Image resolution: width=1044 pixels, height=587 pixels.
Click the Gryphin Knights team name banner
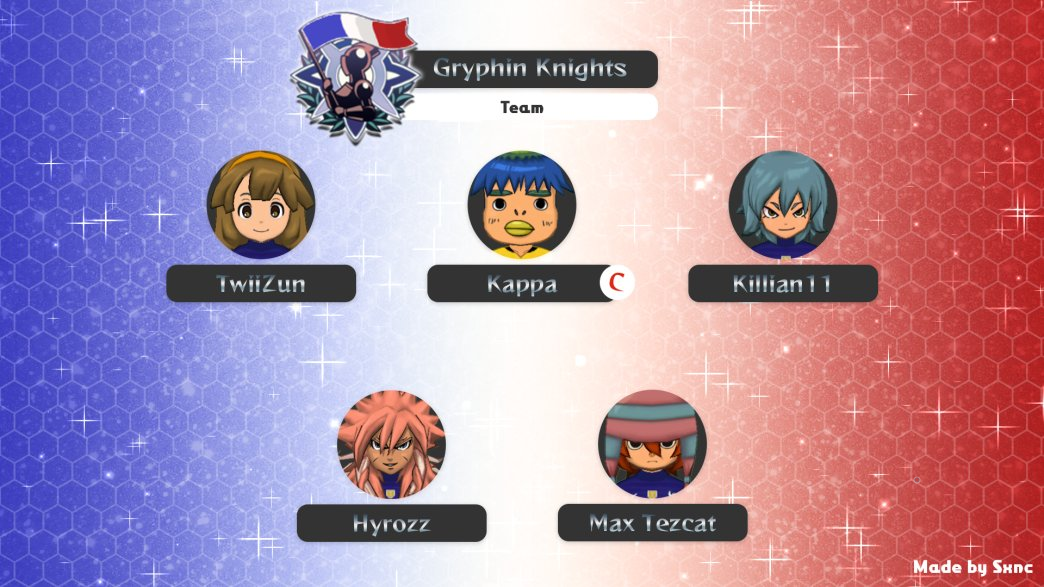(x=532, y=69)
